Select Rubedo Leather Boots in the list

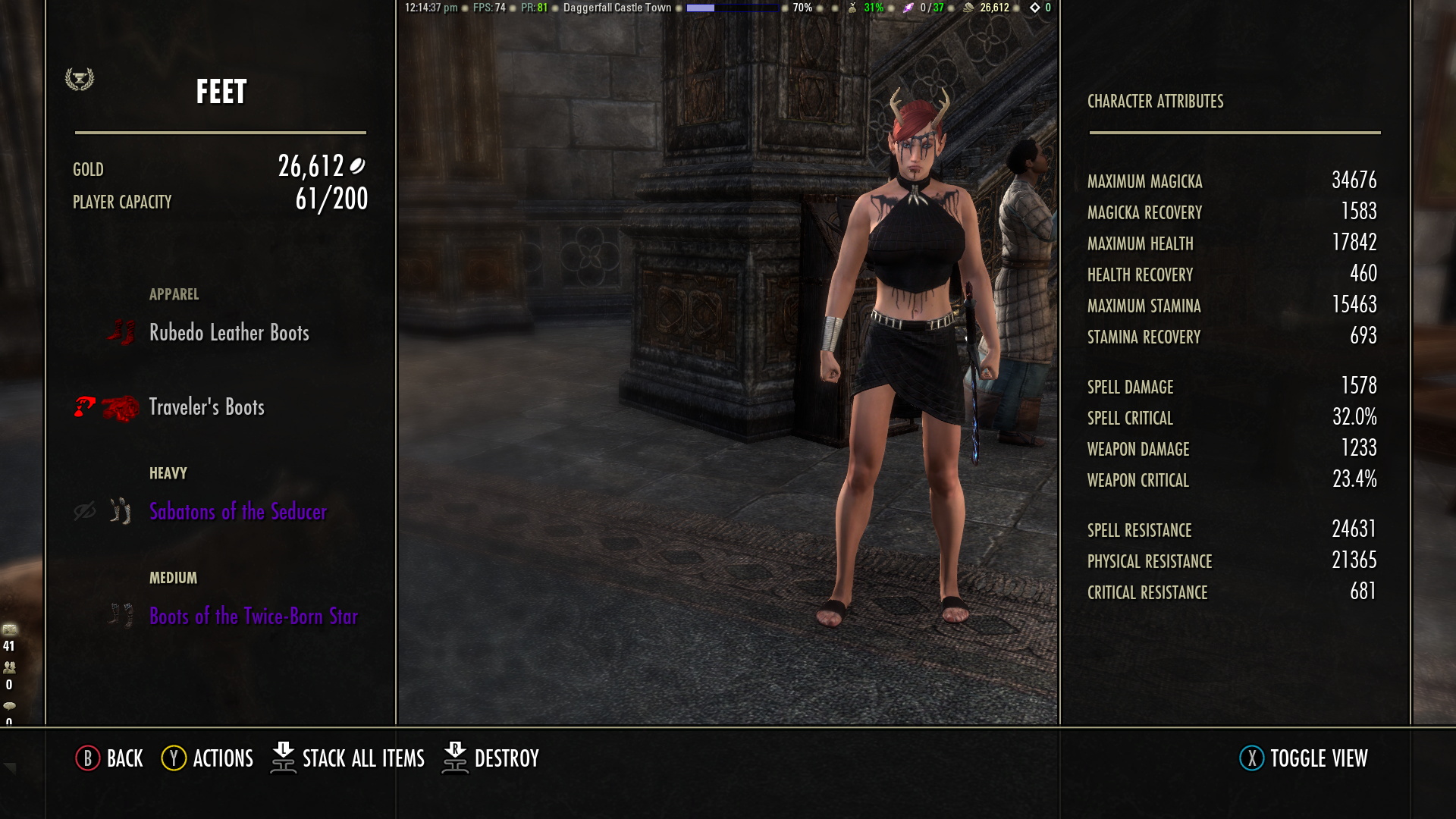(229, 333)
